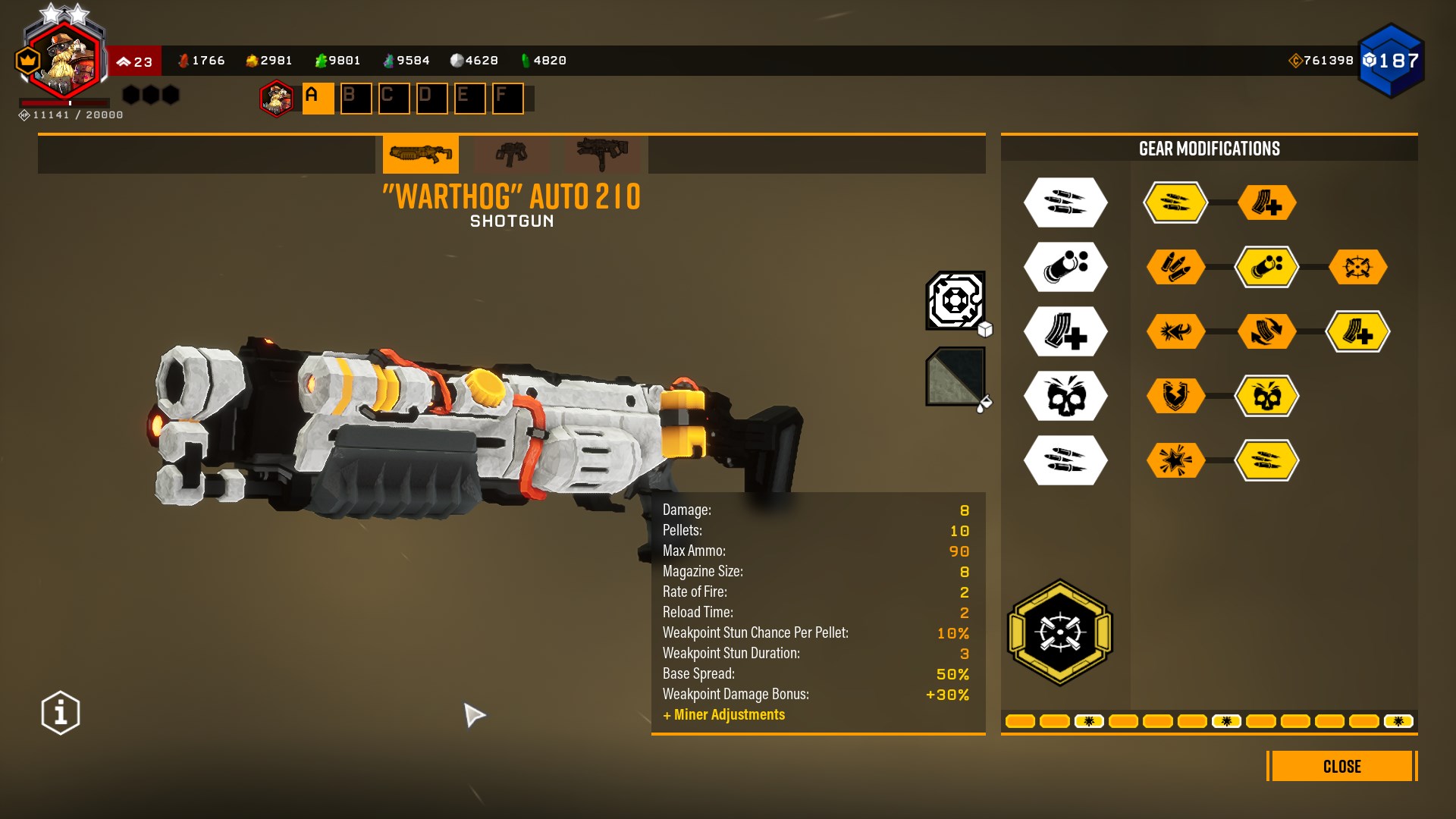Select the magazine capacity increase mod
This screenshot has width=1456, height=819.
(1358, 331)
